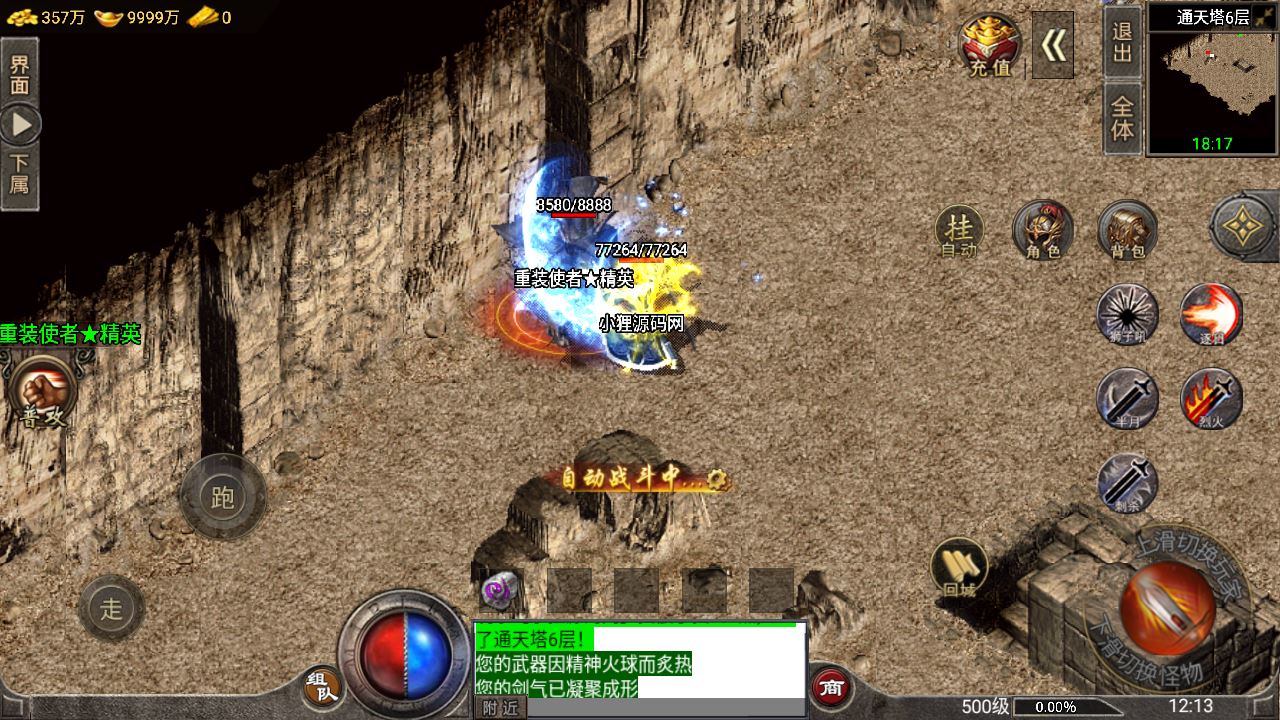Viewport: 1280px width, 720px height.
Task: Open the 角色 character sheet
Action: click(x=1042, y=232)
